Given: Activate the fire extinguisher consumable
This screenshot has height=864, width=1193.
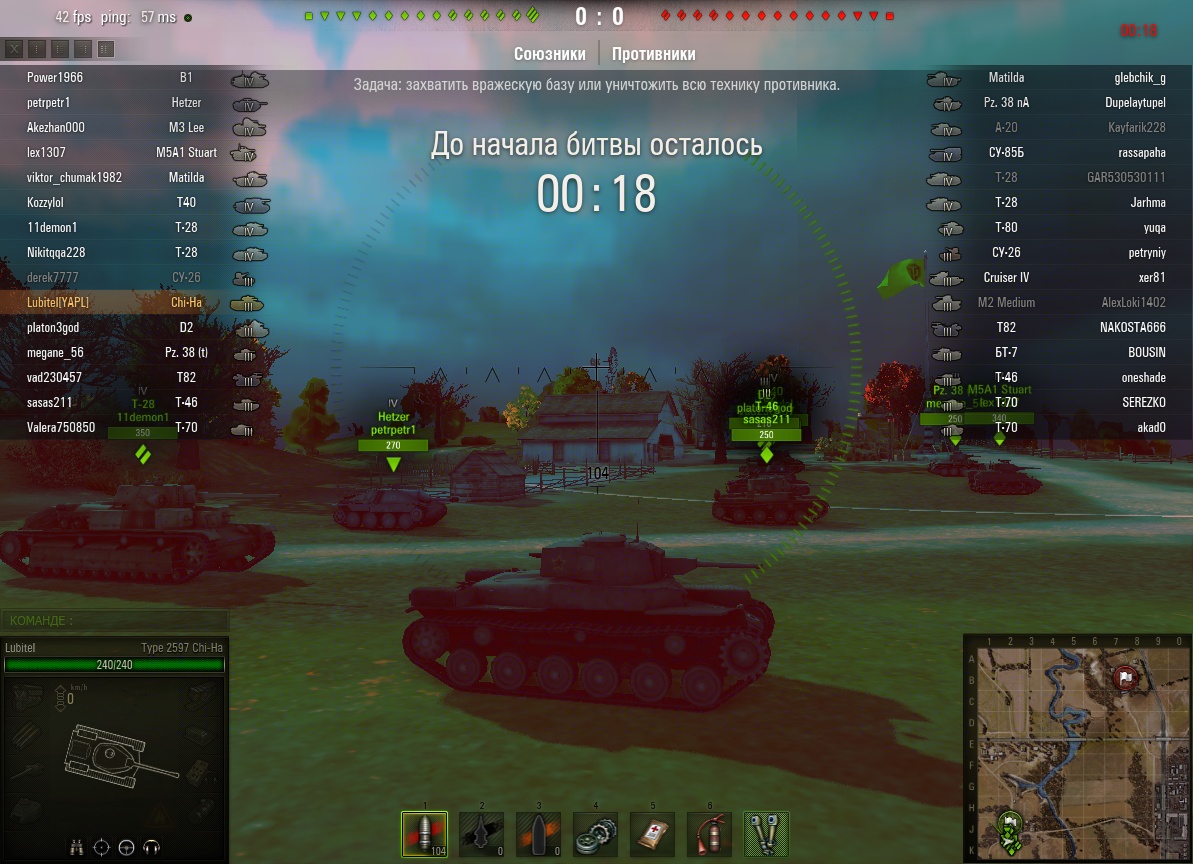Looking at the screenshot, I should click(x=709, y=834).
